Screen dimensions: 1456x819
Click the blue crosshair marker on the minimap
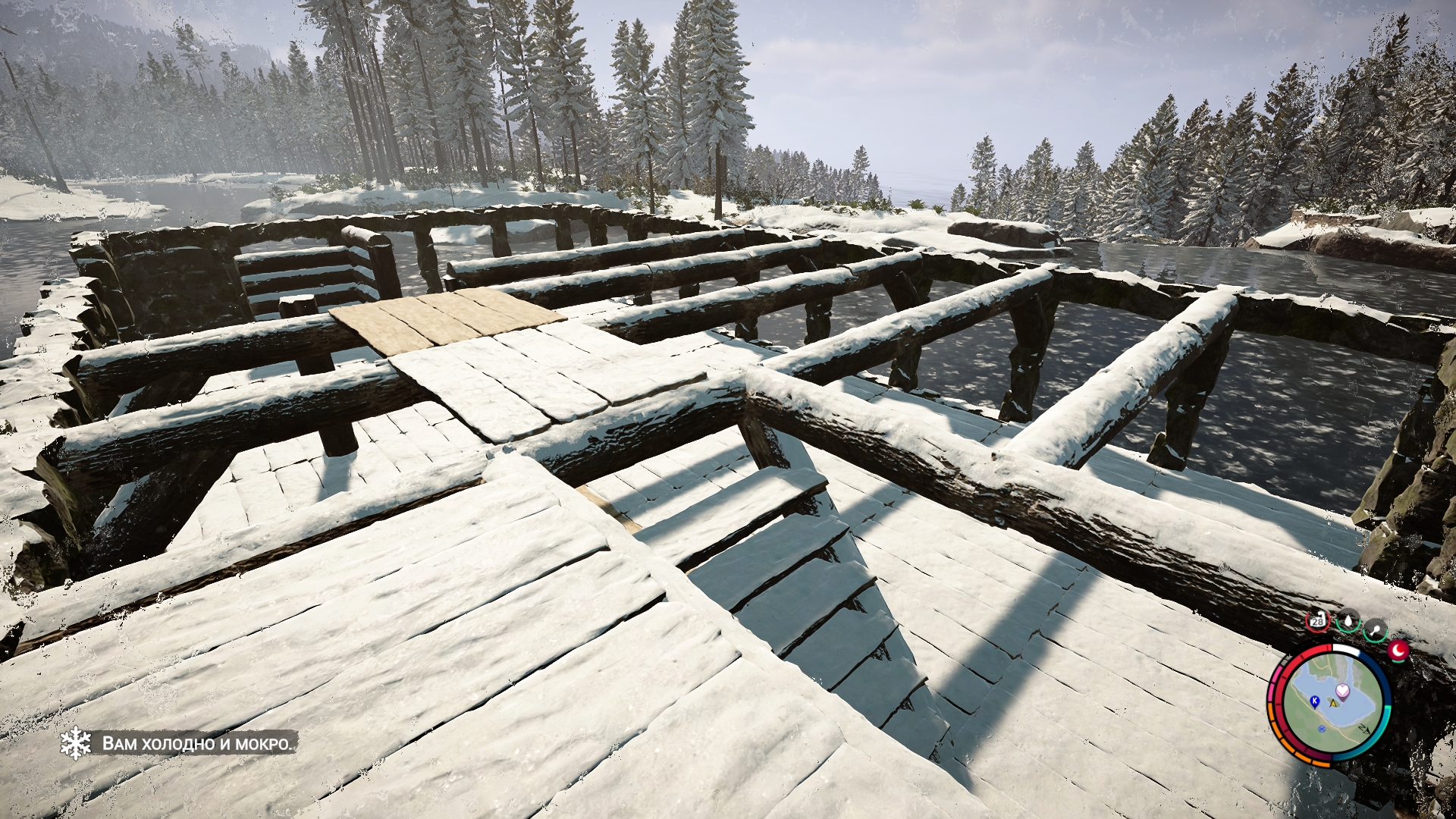pos(1323,729)
